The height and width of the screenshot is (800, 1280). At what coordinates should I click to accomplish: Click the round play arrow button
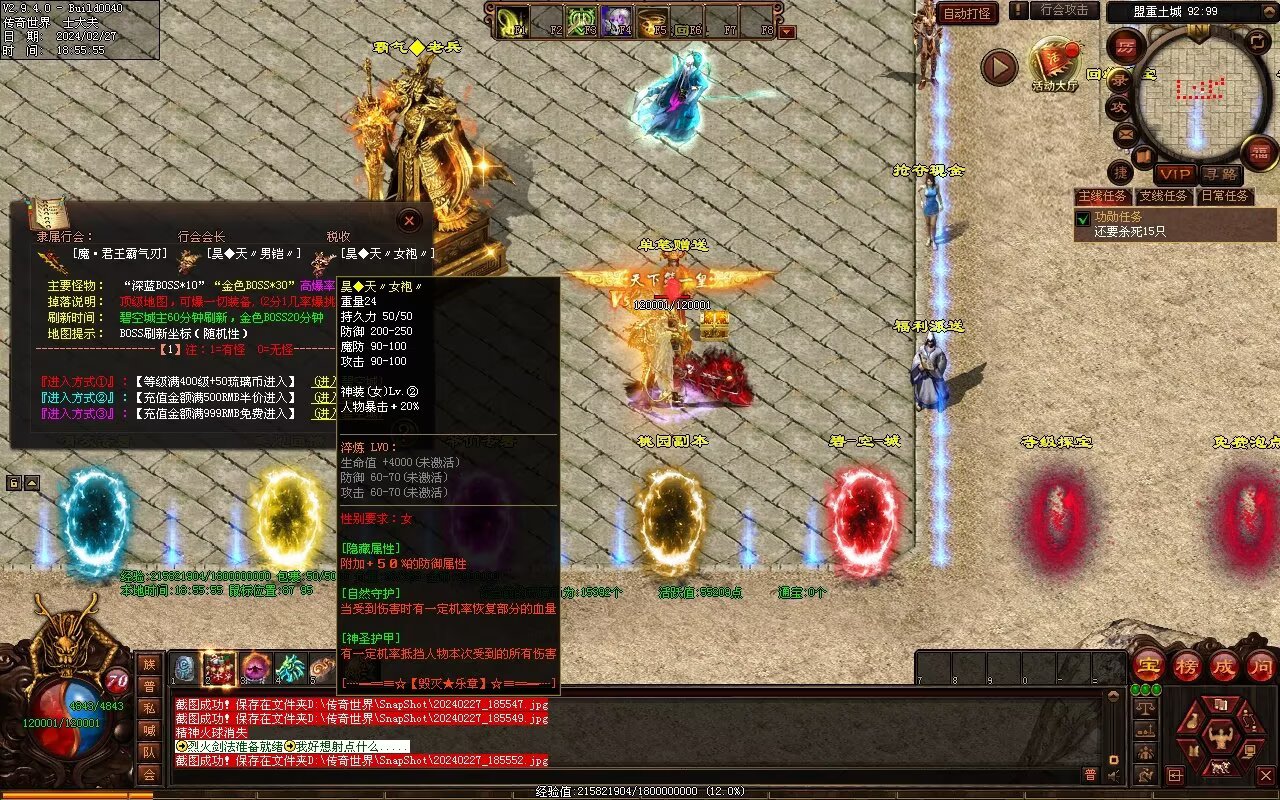(x=998, y=67)
